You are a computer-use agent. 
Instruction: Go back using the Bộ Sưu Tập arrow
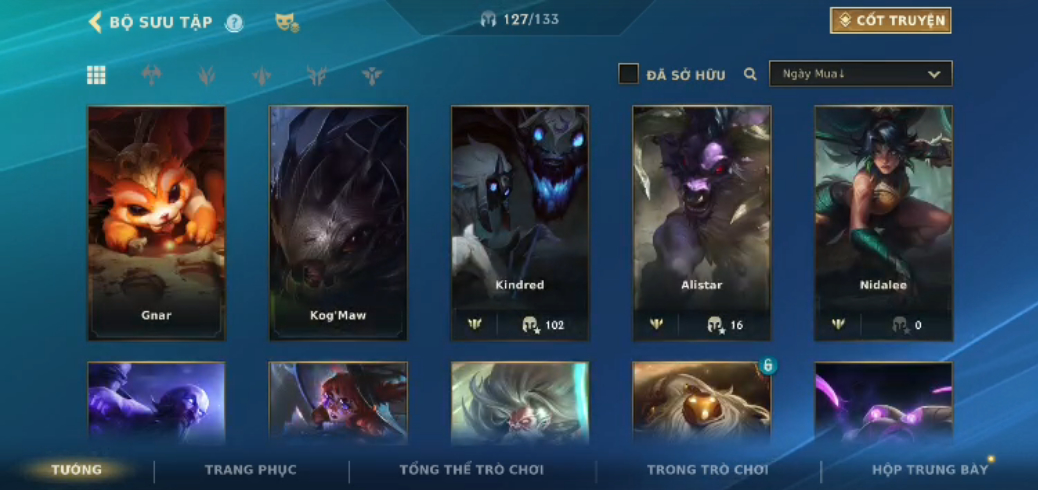click(x=96, y=22)
